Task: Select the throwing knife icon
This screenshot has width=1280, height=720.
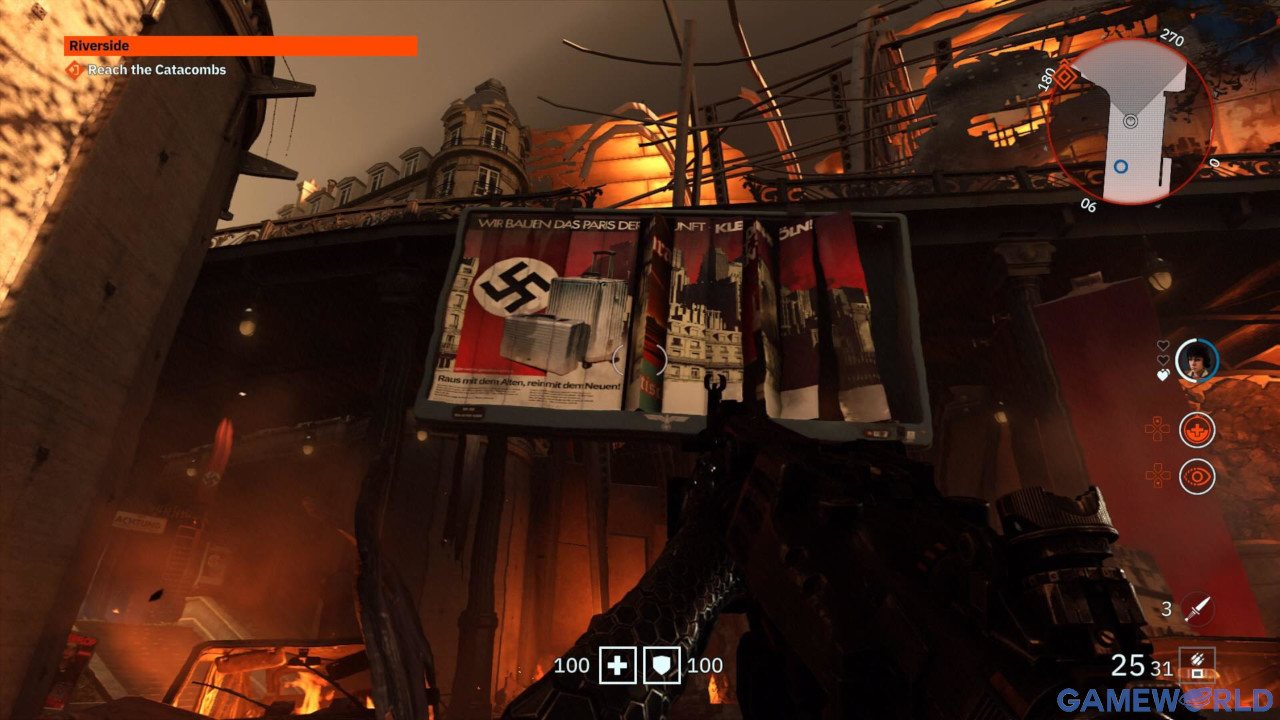Action: click(1197, 609)
